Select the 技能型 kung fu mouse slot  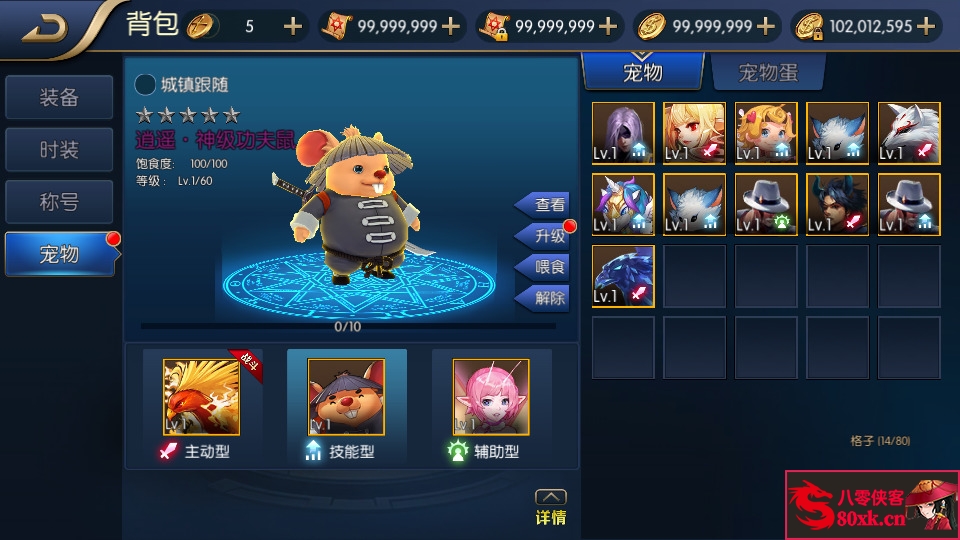pos(345,398)
